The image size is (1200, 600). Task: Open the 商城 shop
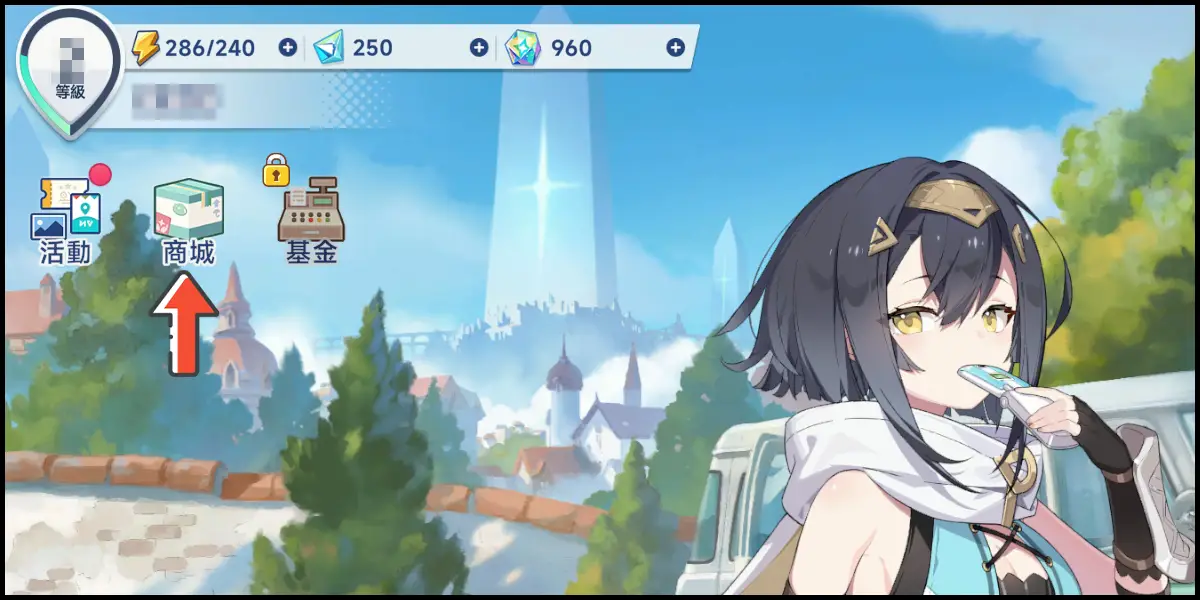188,222
